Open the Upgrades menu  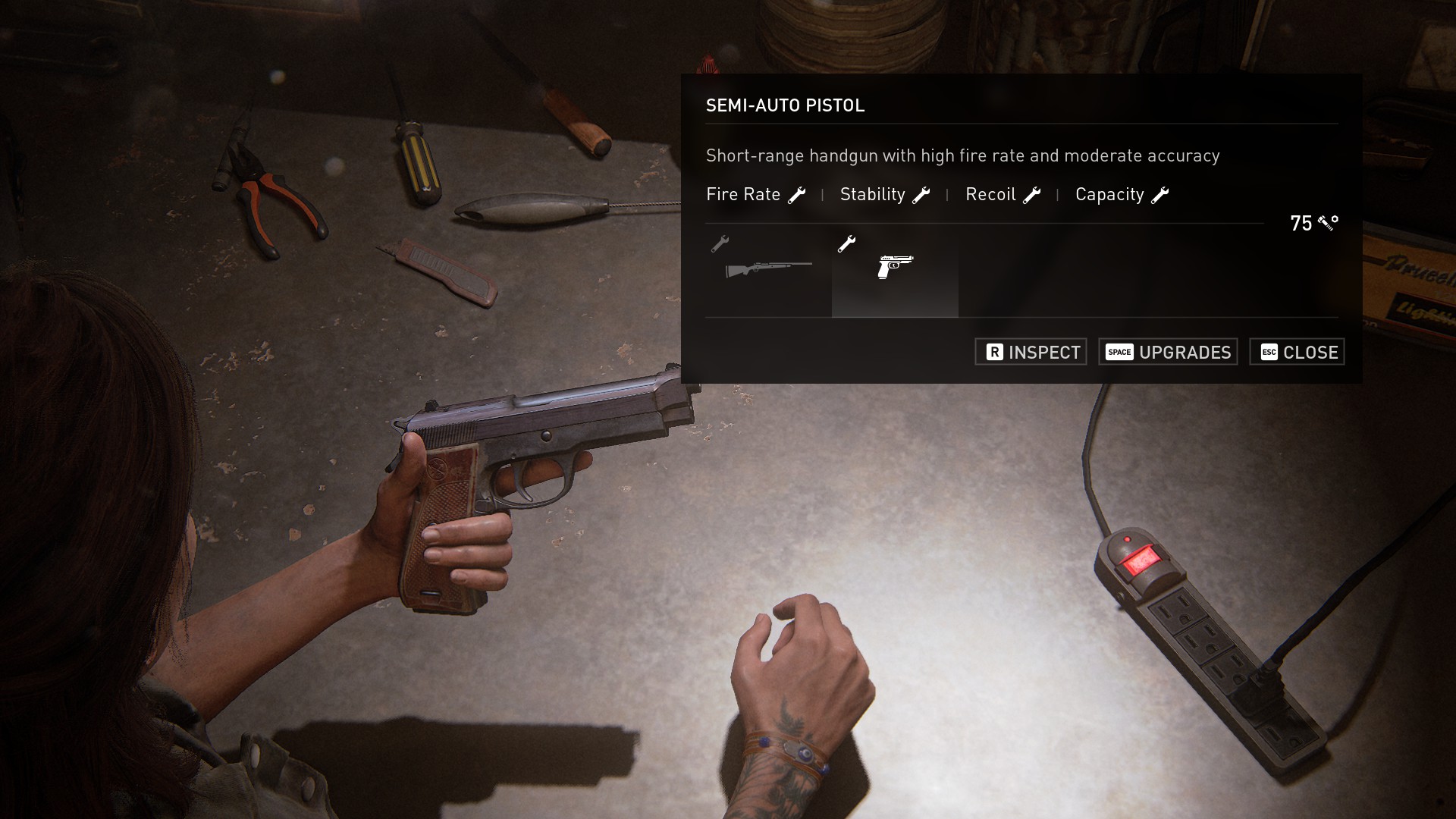(x=1168, y=352)
